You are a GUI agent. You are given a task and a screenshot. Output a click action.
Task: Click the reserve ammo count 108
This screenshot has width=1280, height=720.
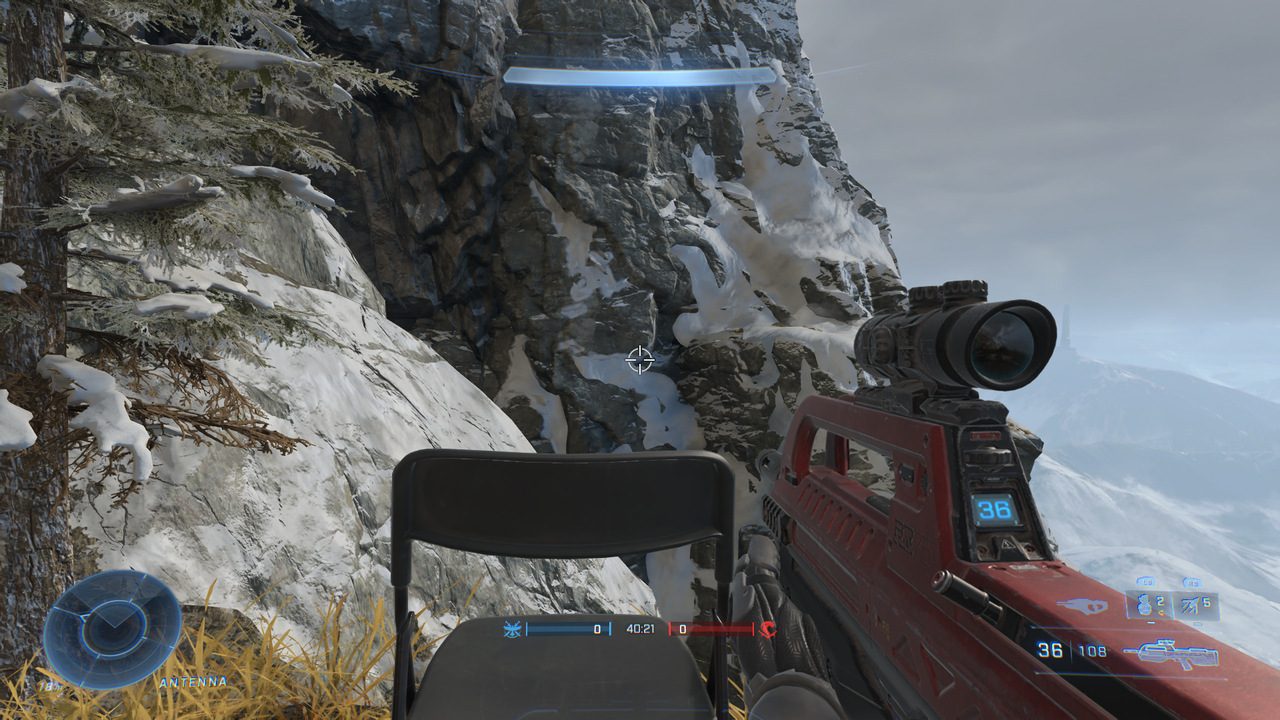(x=1092, y=651)
